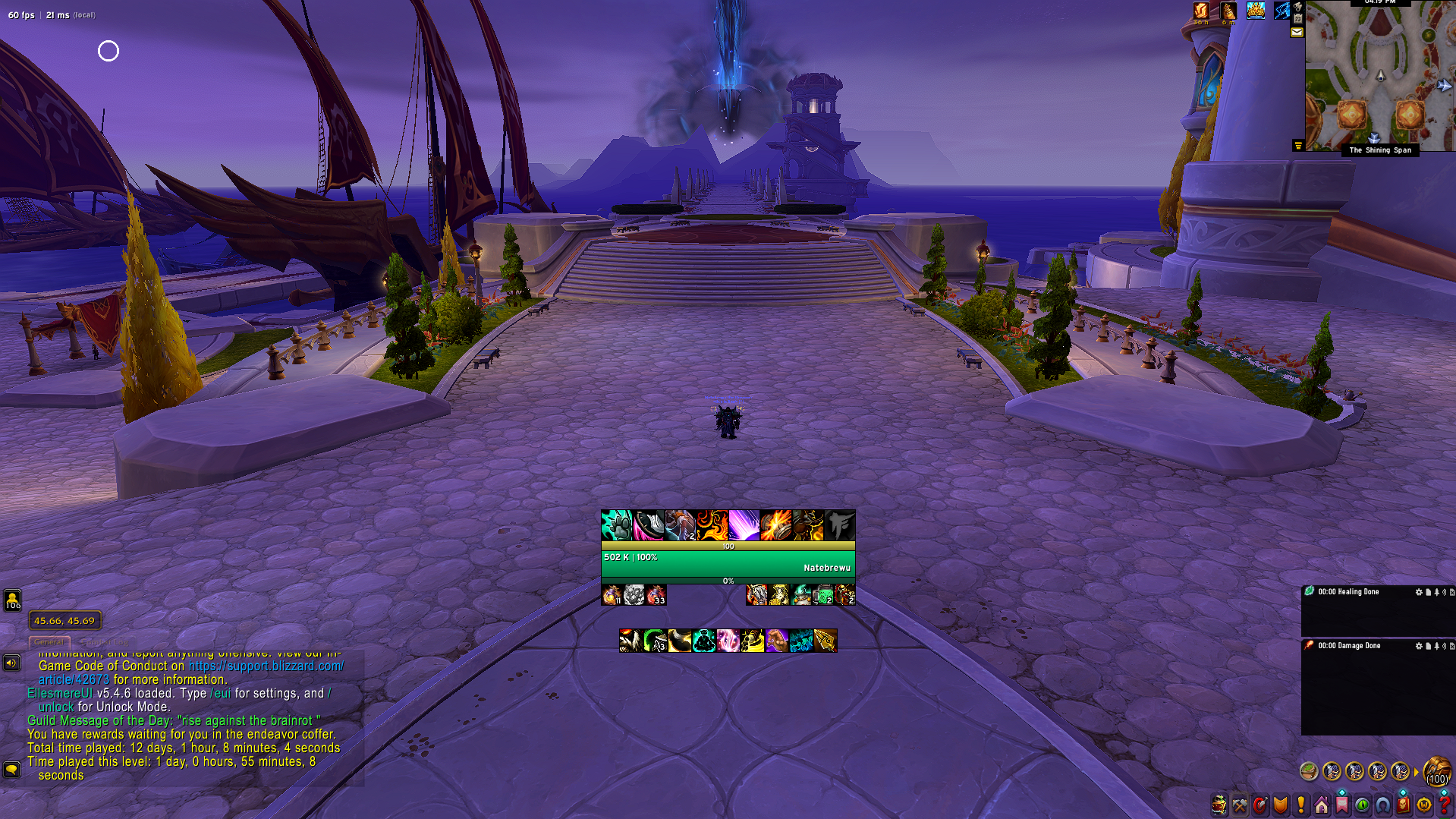Switch to the General chat tab

(49, 642)
